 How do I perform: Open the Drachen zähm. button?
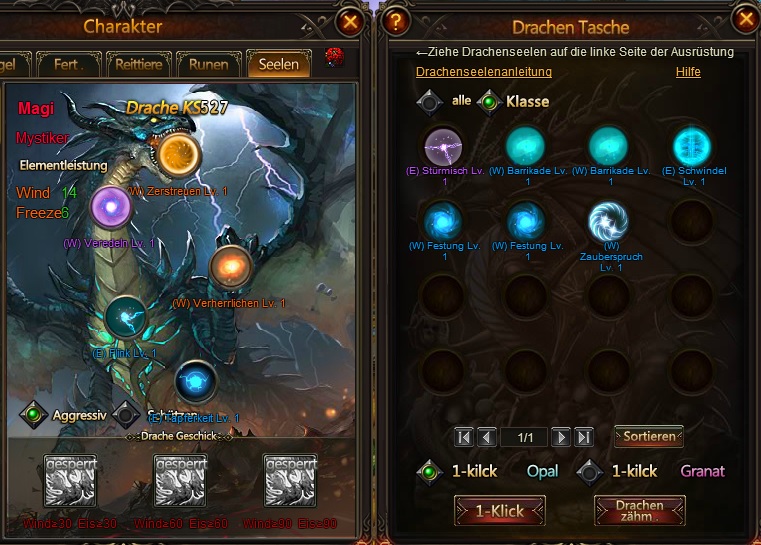pyautogui.click(x=640, y=511)
